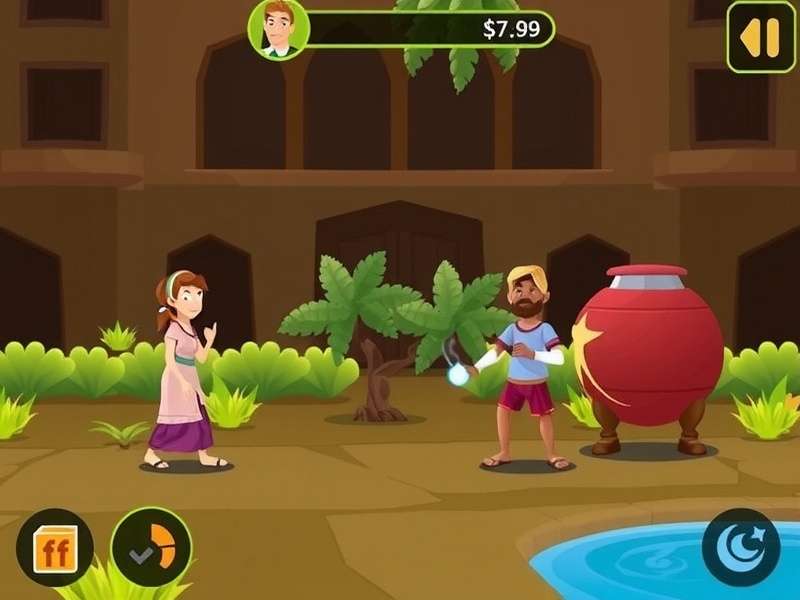
Task: Tap the orange "ff" button
Action: [55, 547]
